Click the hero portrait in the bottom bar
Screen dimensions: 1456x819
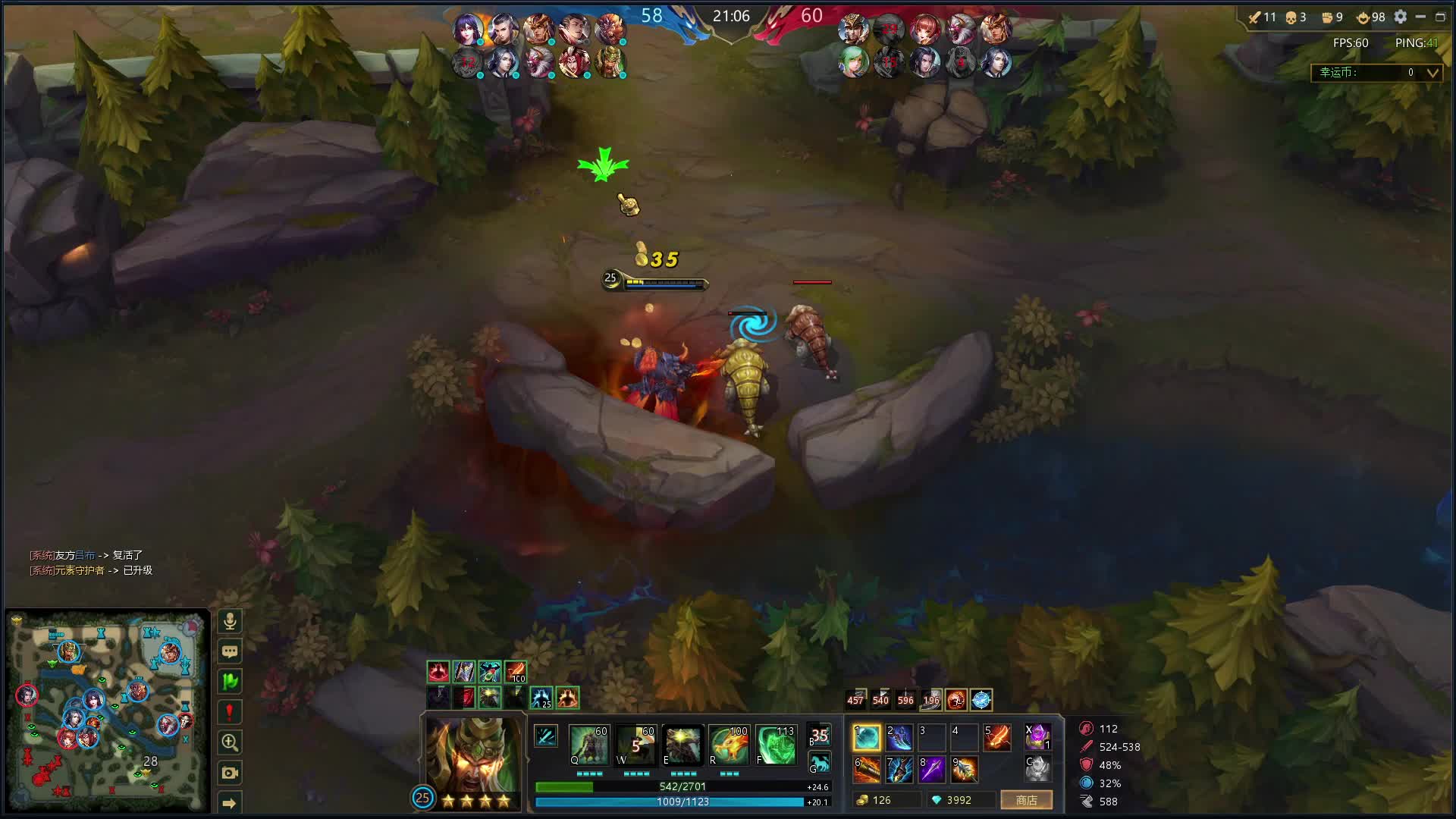click(473, 755)
